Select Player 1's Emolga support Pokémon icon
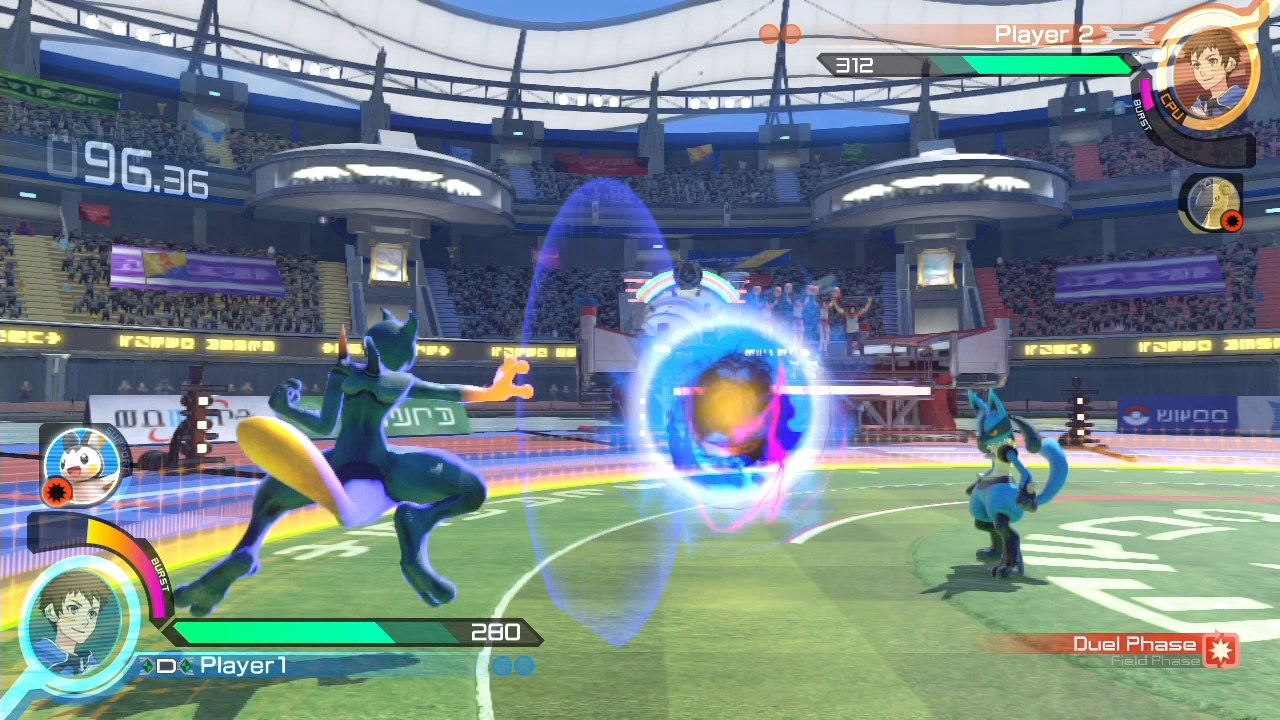Viewport: 1280px width, 720px height. click(82, 467)
